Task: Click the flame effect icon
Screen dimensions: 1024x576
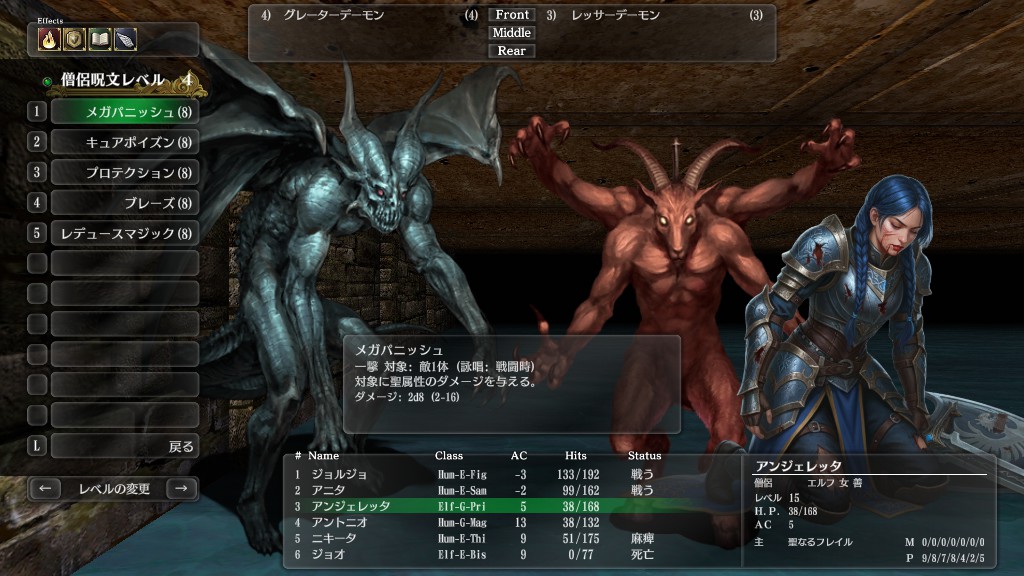Action: [49, 39]
